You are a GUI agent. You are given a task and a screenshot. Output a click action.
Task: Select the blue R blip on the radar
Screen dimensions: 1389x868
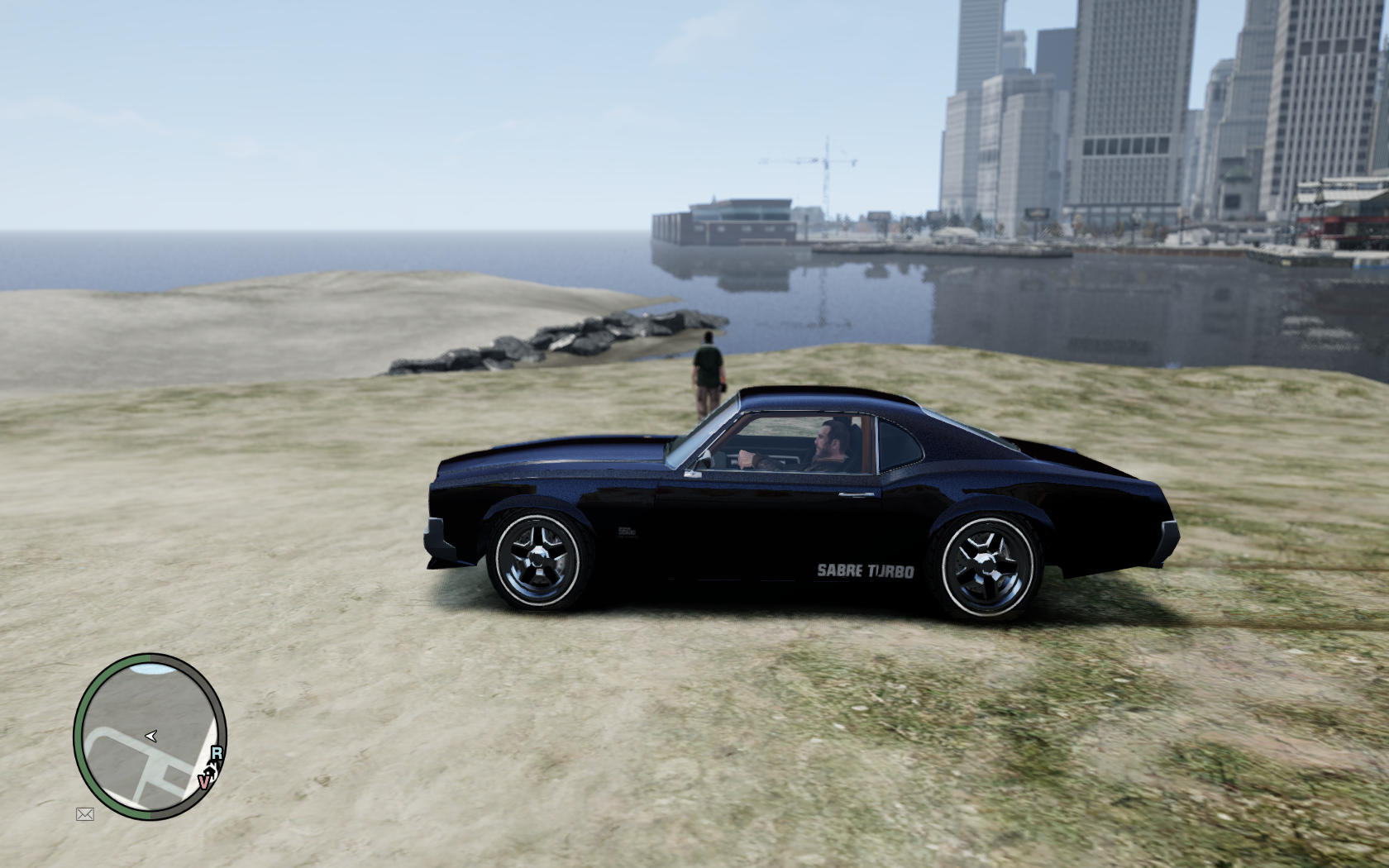click(x=216, y=753)
